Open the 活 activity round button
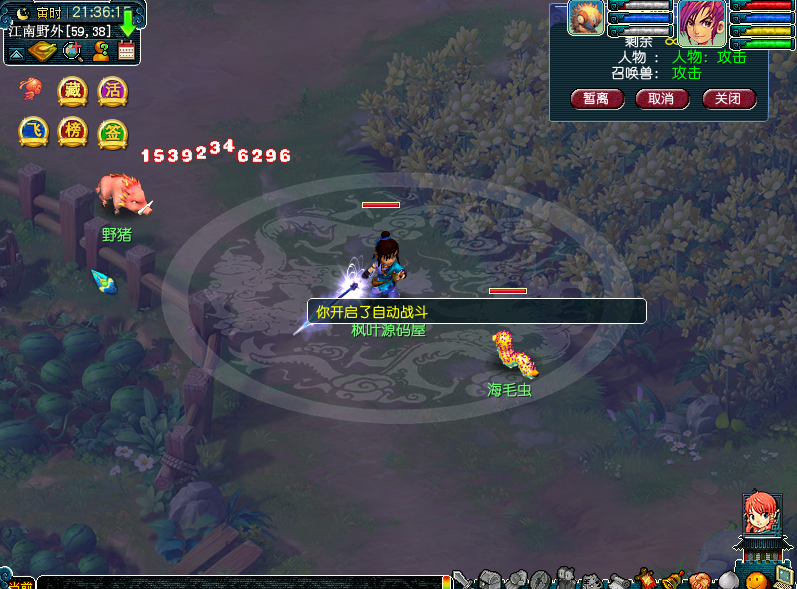The image size is (797, 589). [112, 91]
